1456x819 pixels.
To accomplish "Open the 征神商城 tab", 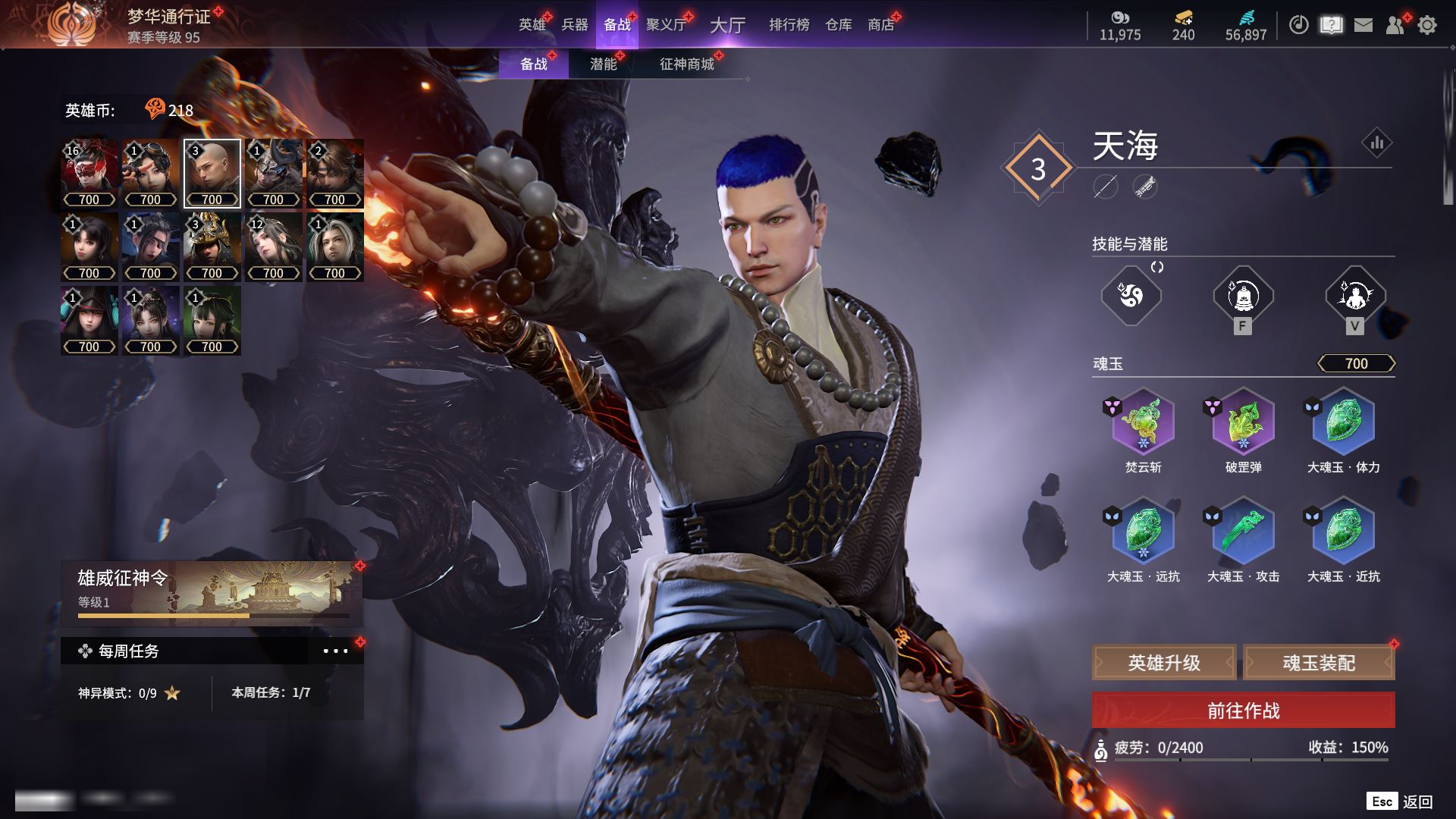I will click(x=687, y=64).
